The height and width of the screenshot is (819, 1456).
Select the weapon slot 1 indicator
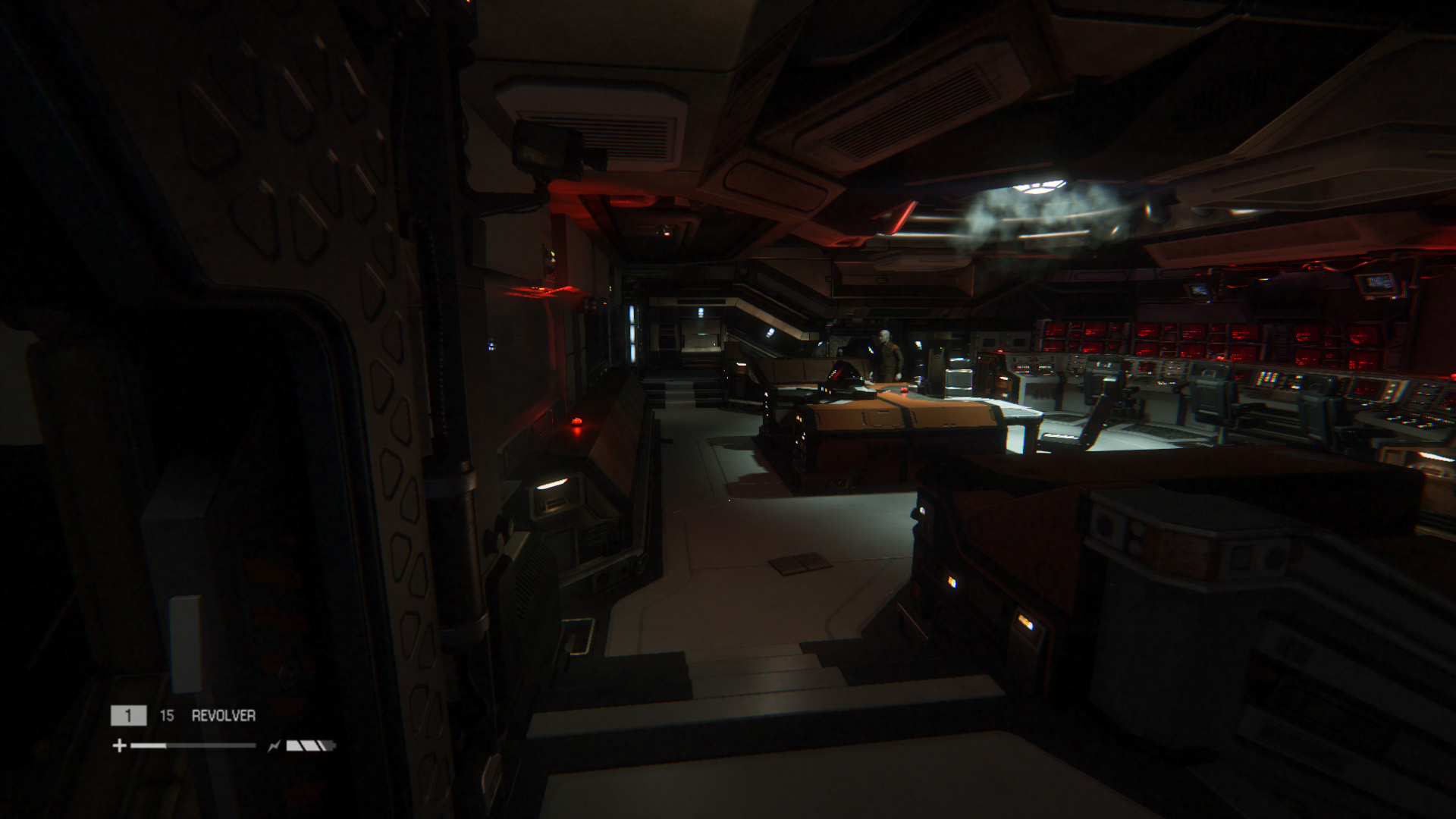pos(129,714)
